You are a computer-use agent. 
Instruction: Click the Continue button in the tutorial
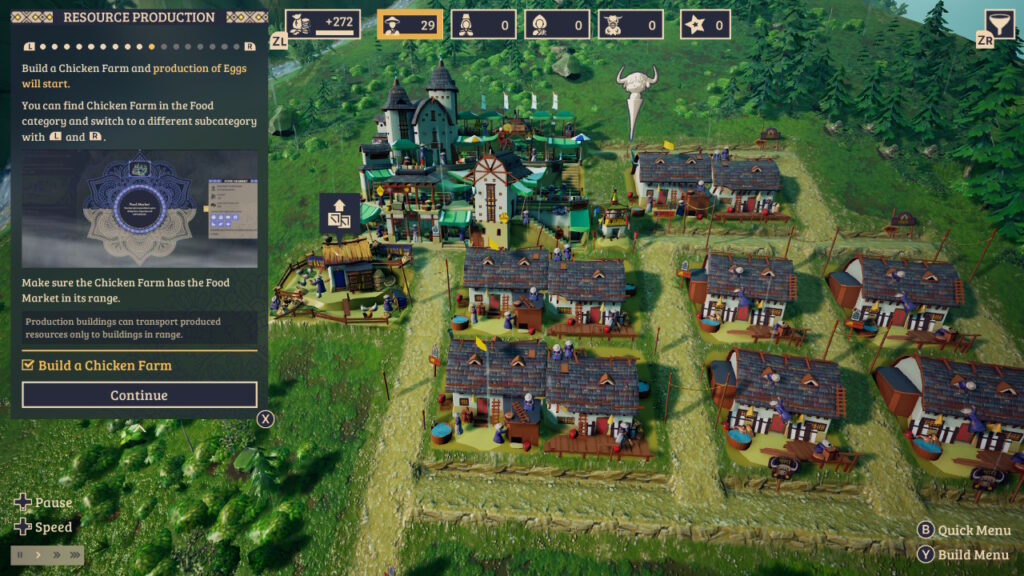(139, 395)
